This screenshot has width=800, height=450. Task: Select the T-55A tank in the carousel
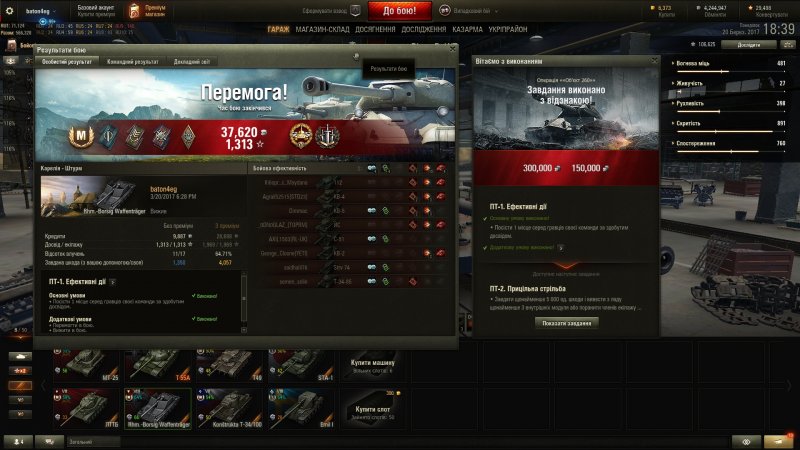(159, 364)
